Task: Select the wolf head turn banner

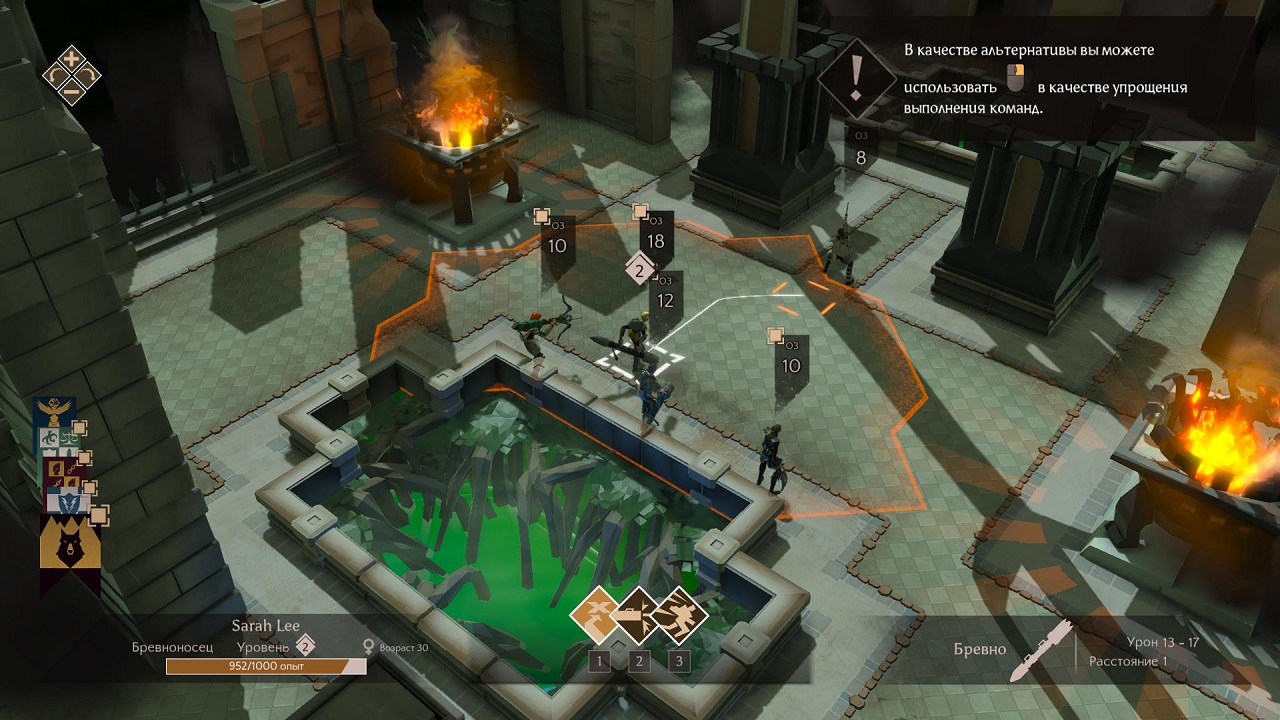Action: coord(69,548)
